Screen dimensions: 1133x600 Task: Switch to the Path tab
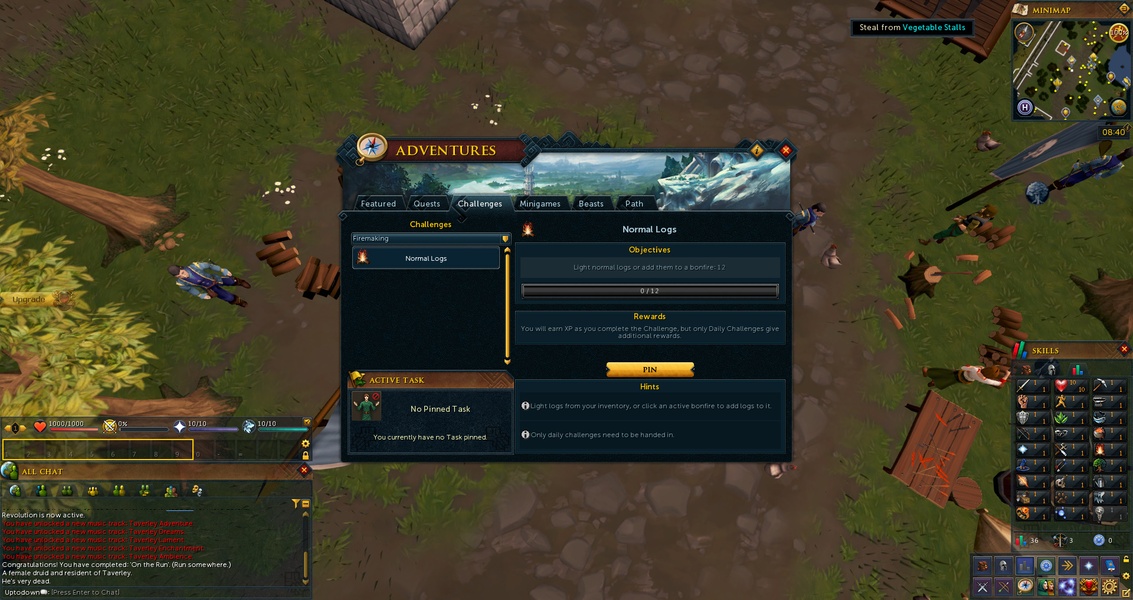[634, 203]
